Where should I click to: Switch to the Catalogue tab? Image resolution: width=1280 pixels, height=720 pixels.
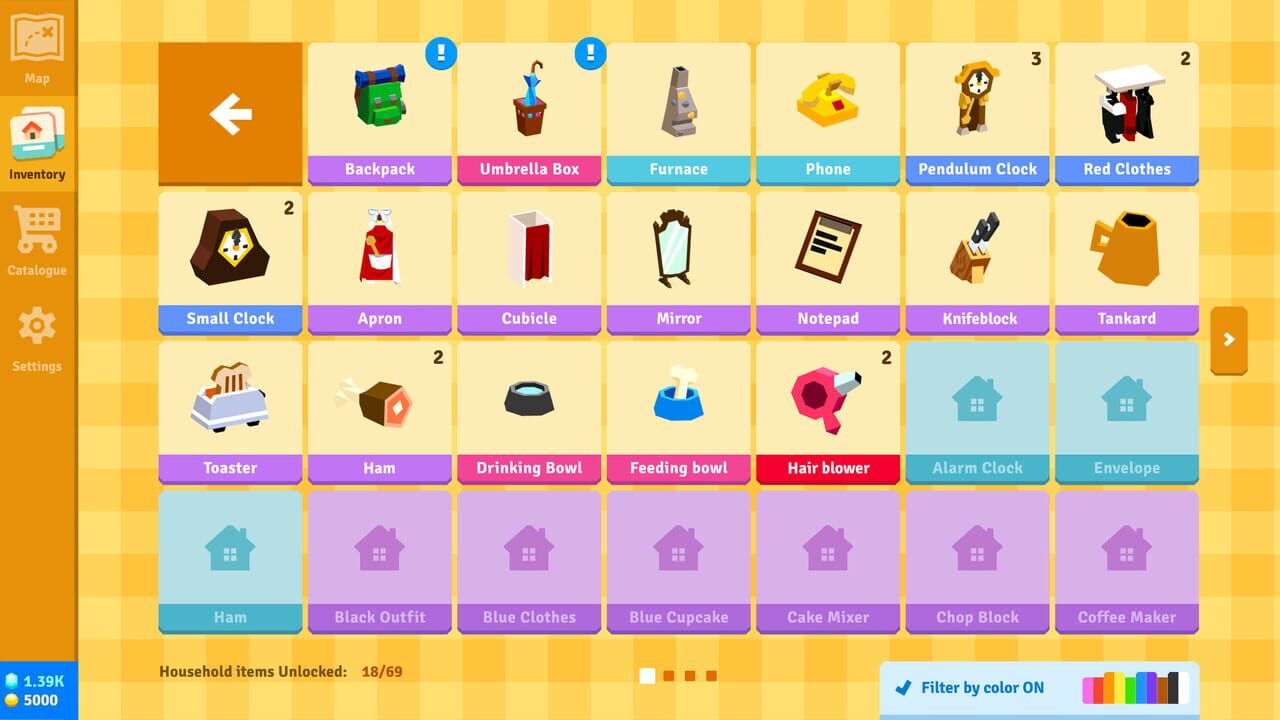coord(37,237)
